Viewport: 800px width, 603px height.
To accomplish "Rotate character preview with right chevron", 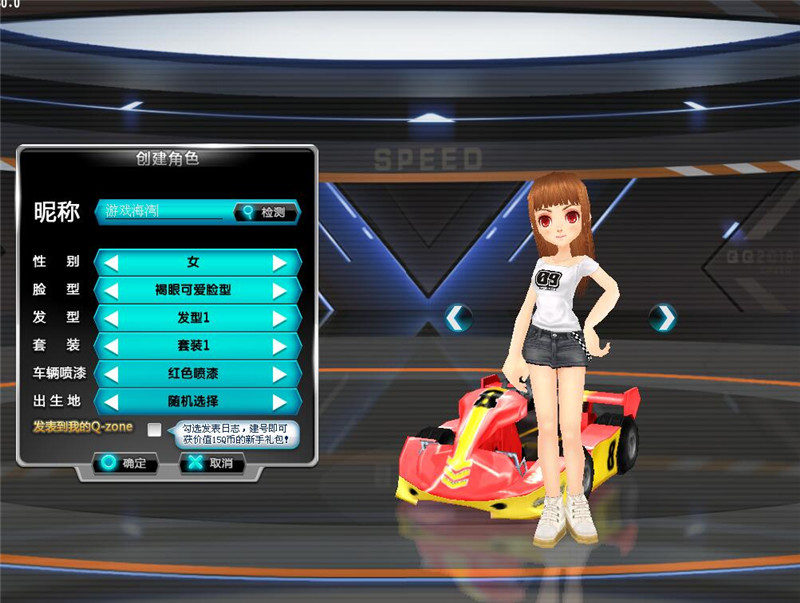I will [x=662, y=318].
